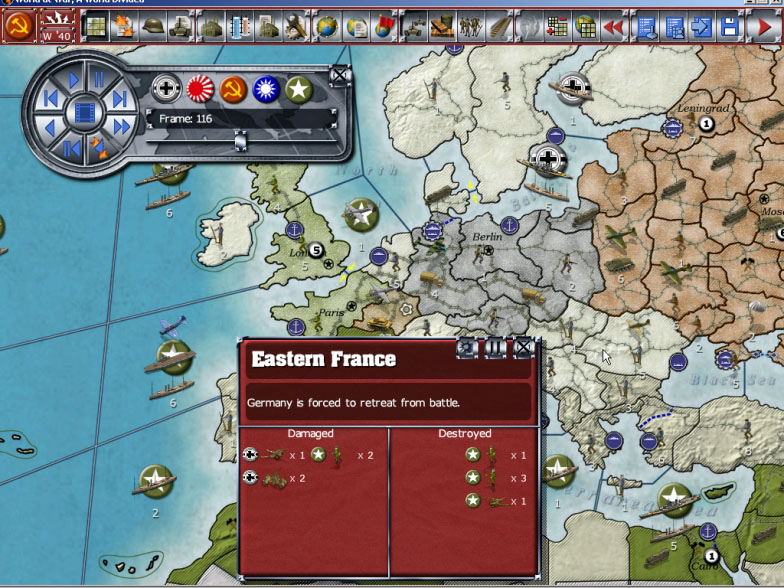Screen dimensions: 784x588
Task: Click the Soviet flag button in the toolbar
Action: [x=16, y=26]
